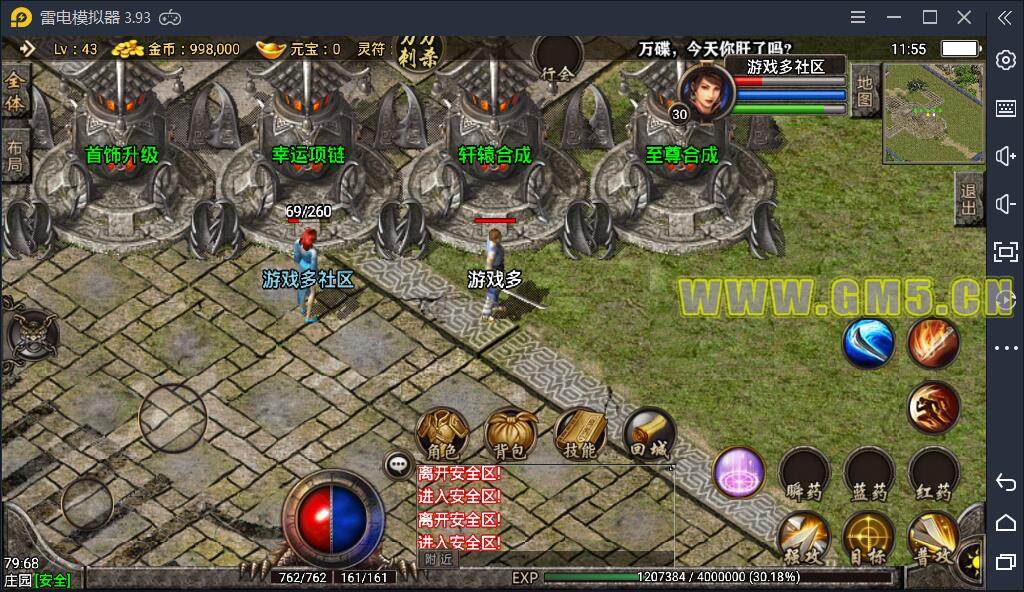Image resolution: width=1024 pixels, height=592 pixels.
Task: Use the charging beast skill
Action: tap(933, 408)
